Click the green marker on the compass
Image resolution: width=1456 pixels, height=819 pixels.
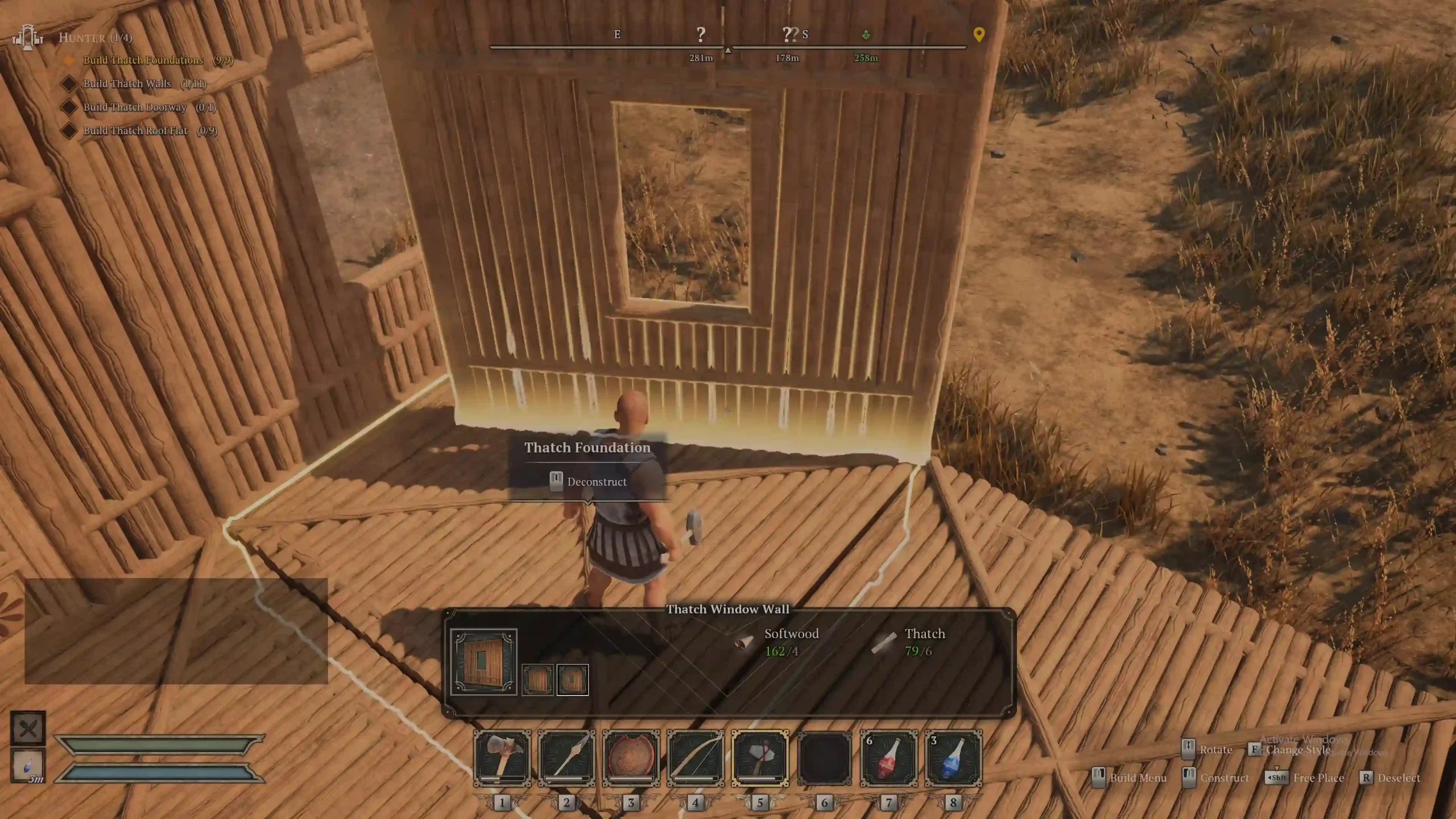pos(866,35)
